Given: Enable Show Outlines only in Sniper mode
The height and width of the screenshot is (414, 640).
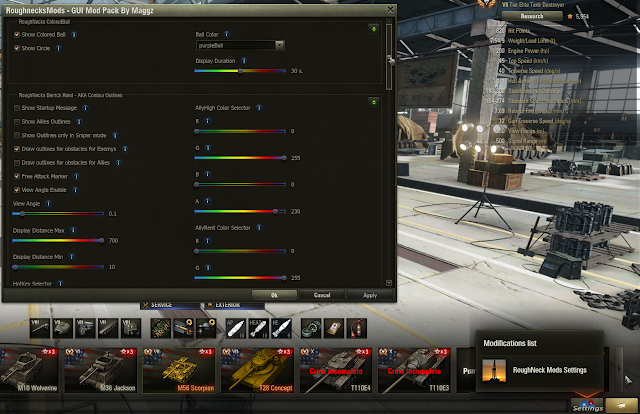Looking at the screenshot, I should [x=17, y=134].
